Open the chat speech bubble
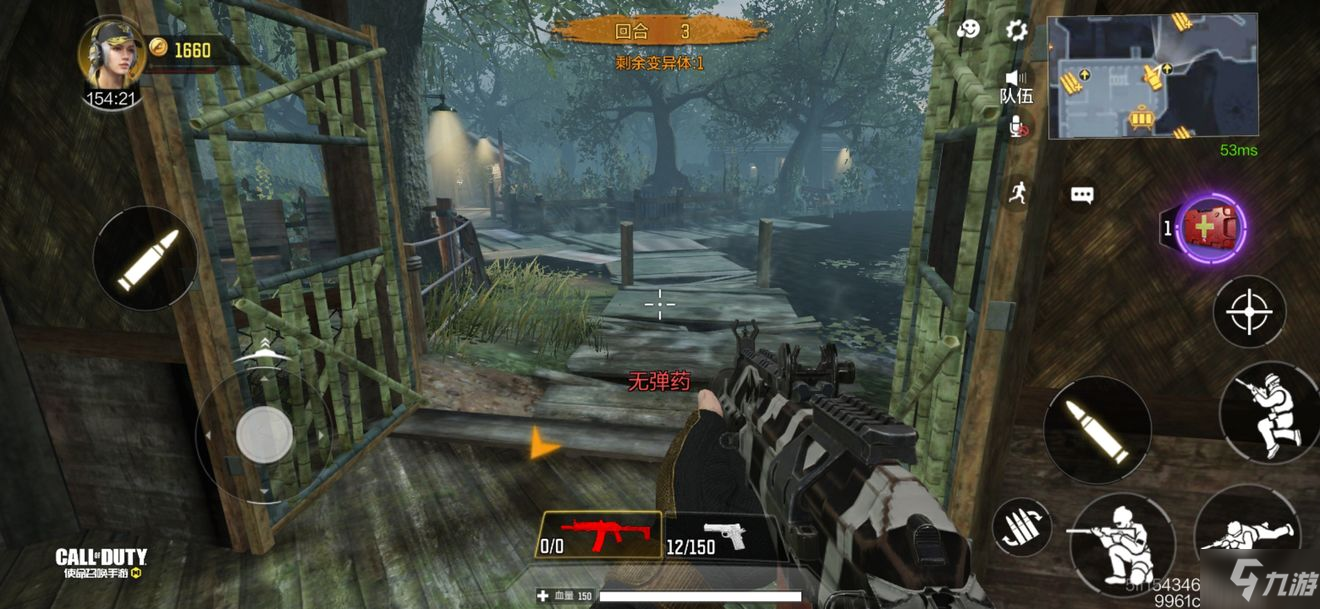Screen dimensions: 1320x609 pos(1082,195)
